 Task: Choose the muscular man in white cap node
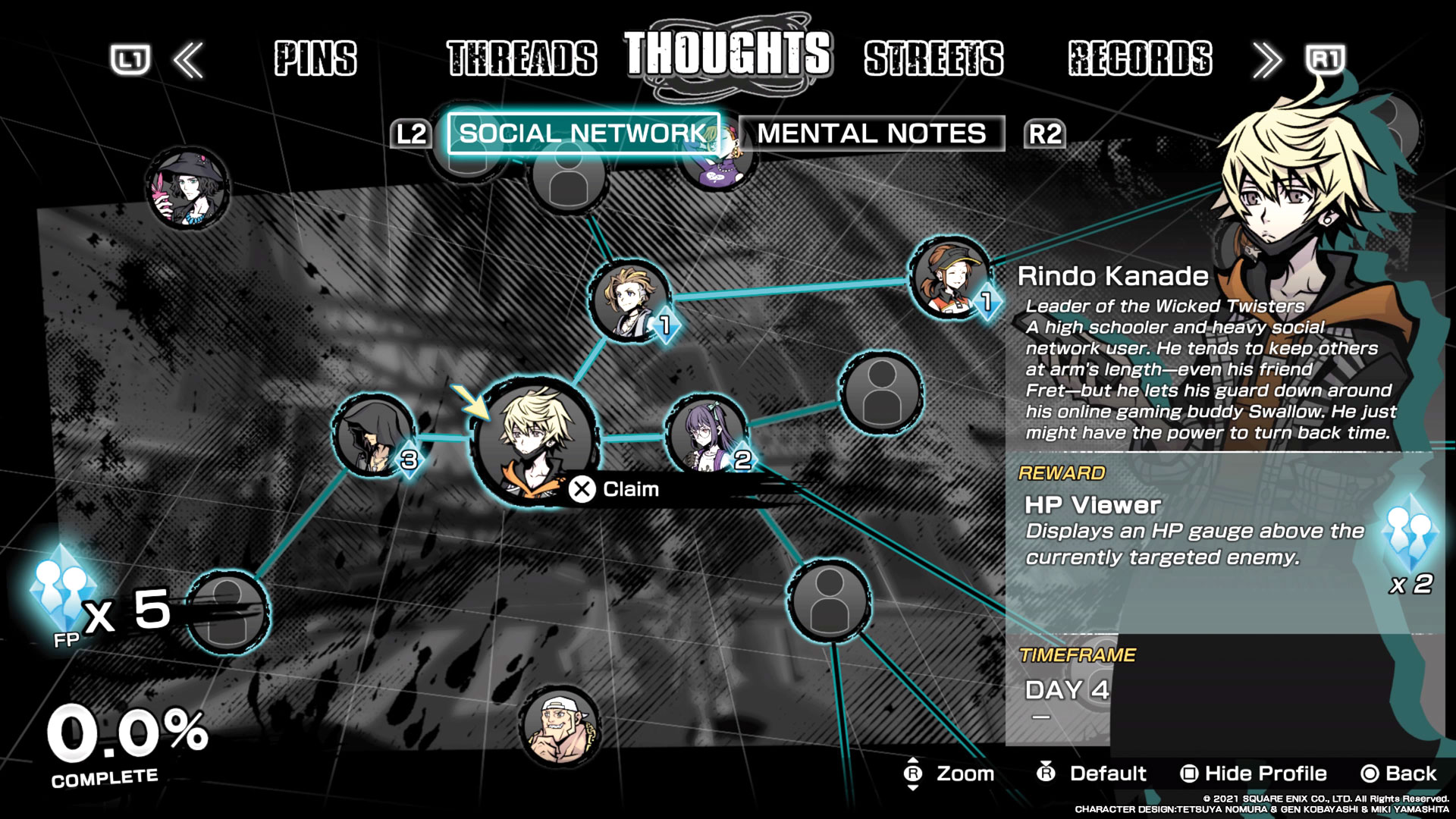560,726
